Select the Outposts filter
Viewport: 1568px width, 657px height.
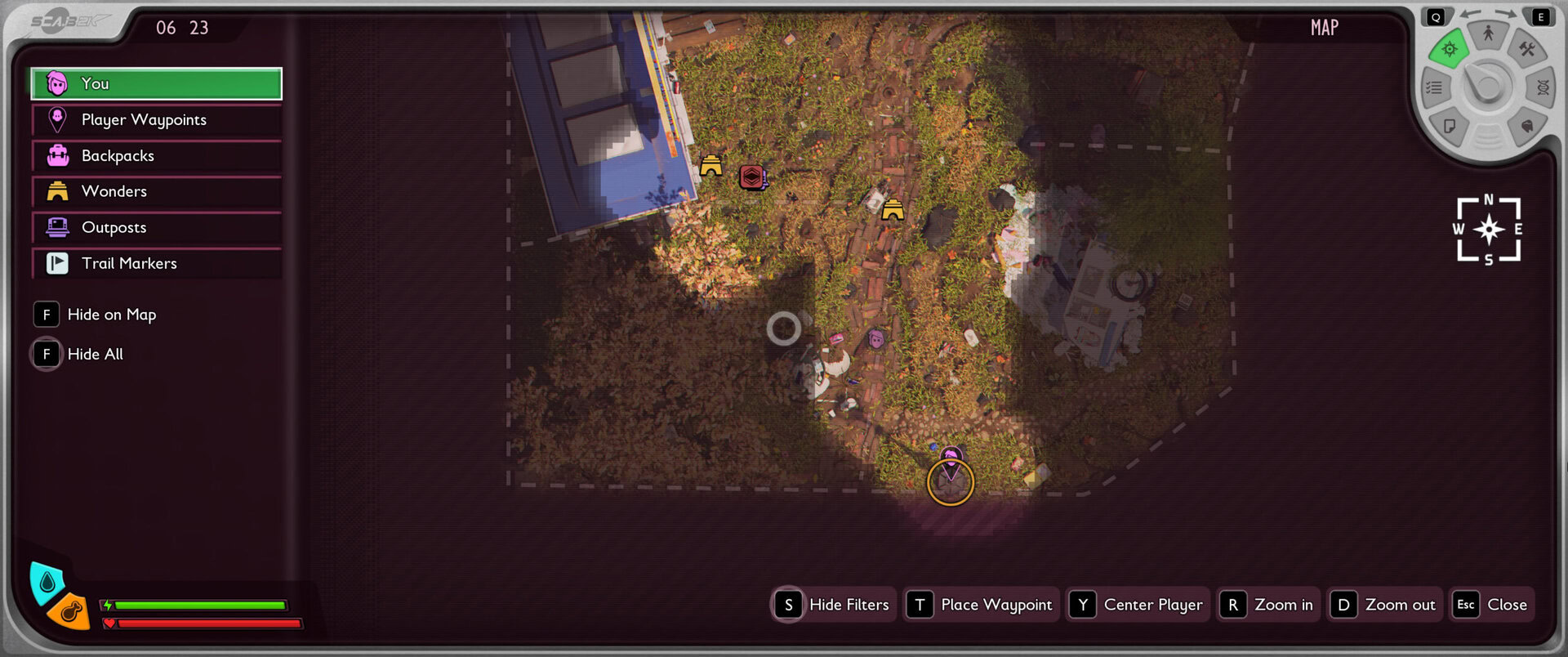point(156,227)
